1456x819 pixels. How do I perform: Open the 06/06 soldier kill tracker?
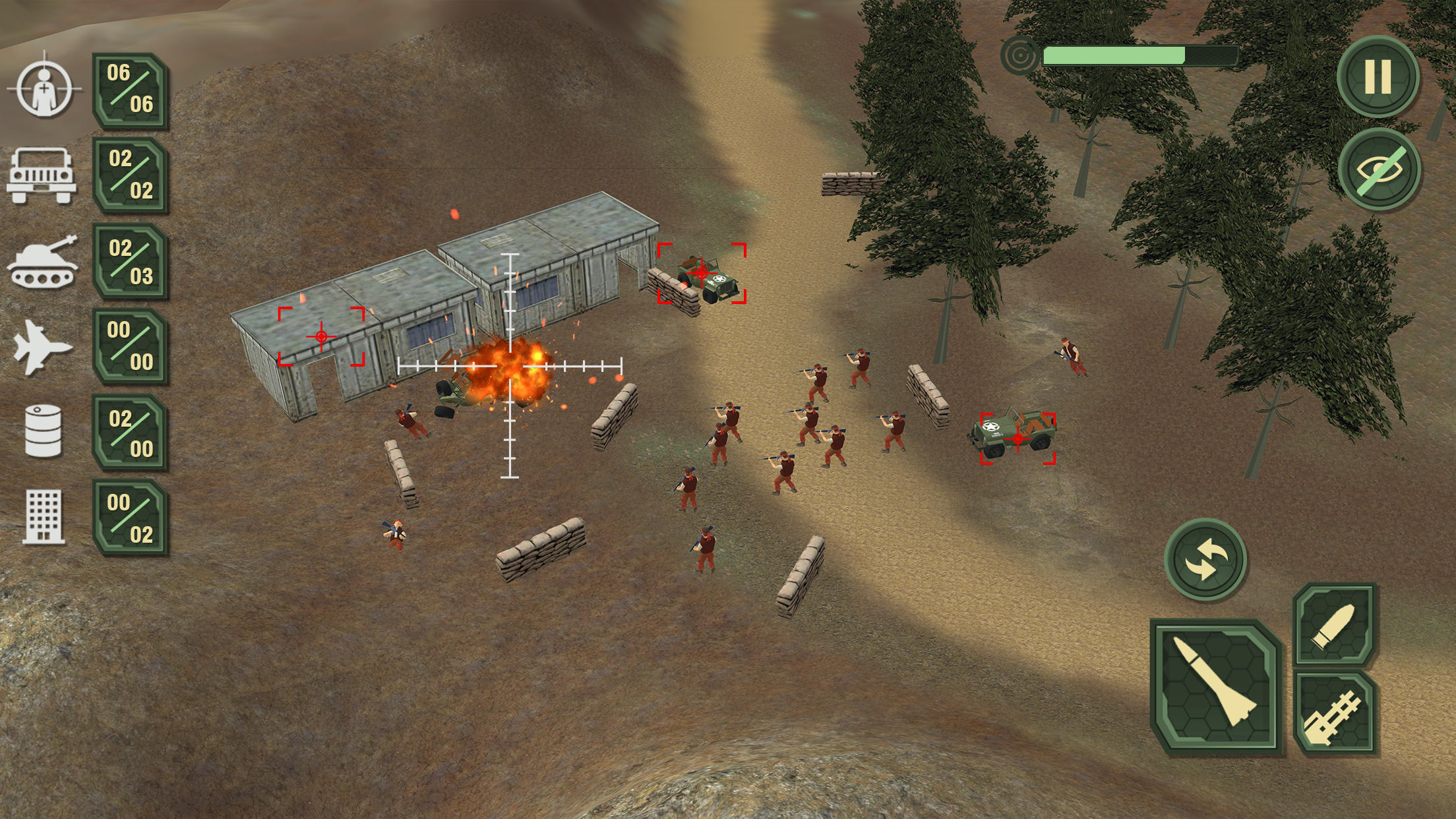tap(129, 89)
